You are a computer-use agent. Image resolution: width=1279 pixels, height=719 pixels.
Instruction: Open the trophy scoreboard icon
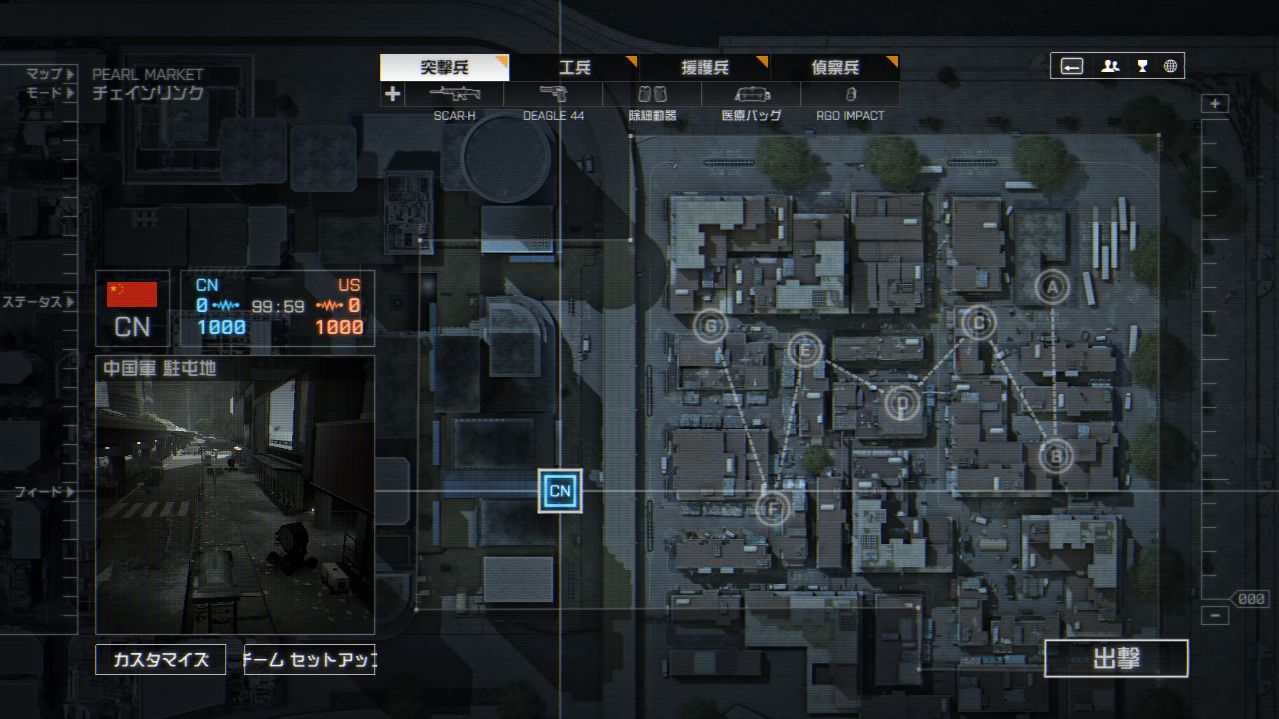[x=1141, y=67]
